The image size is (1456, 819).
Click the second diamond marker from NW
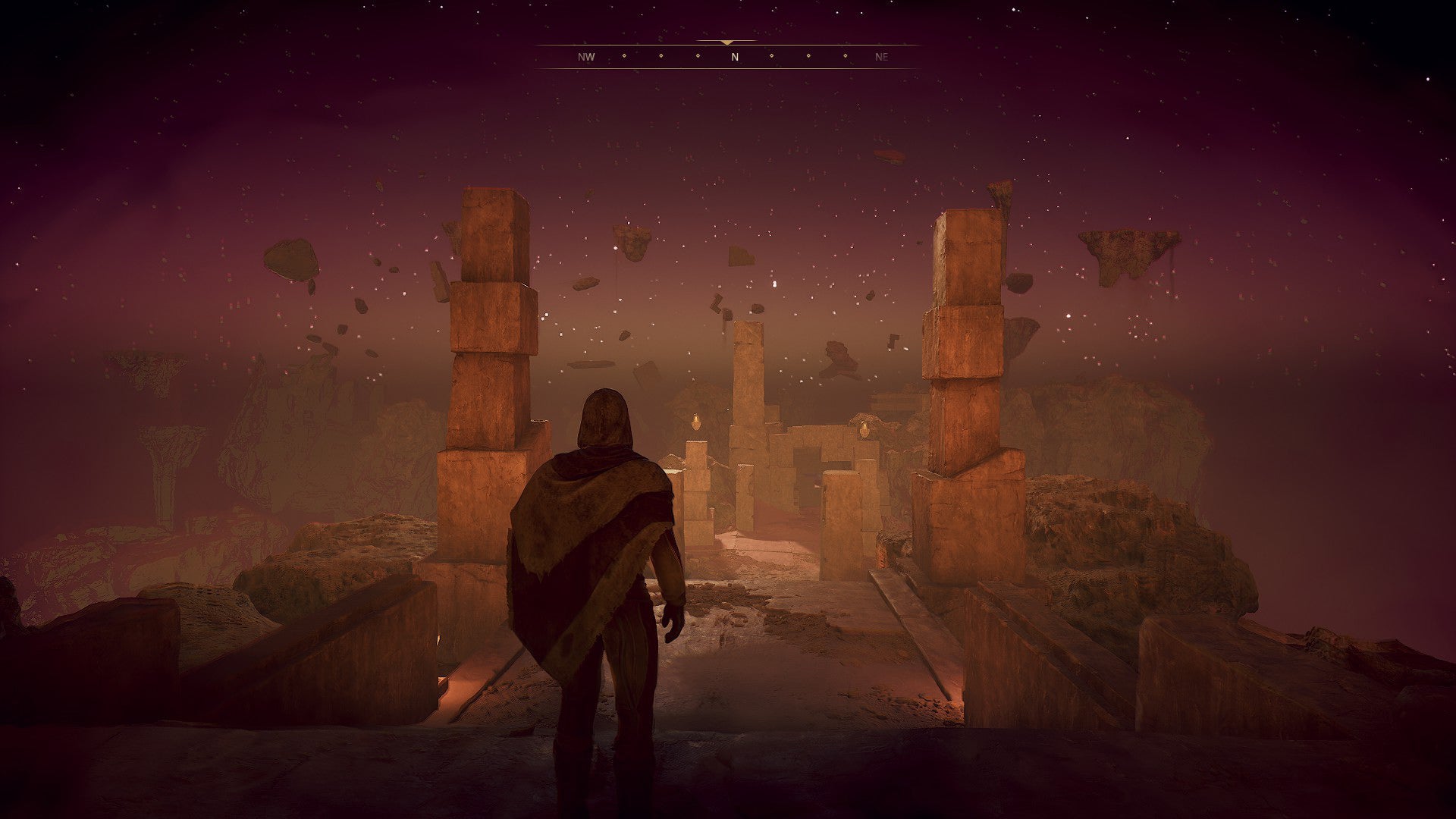coord(661,56)
